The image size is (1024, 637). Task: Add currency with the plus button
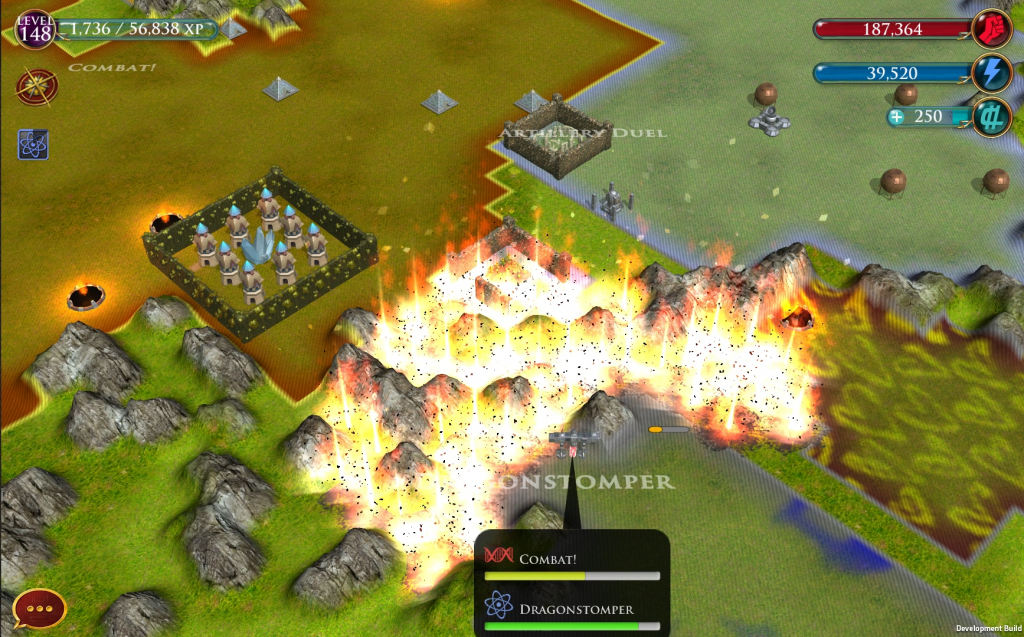click(897, 117)
